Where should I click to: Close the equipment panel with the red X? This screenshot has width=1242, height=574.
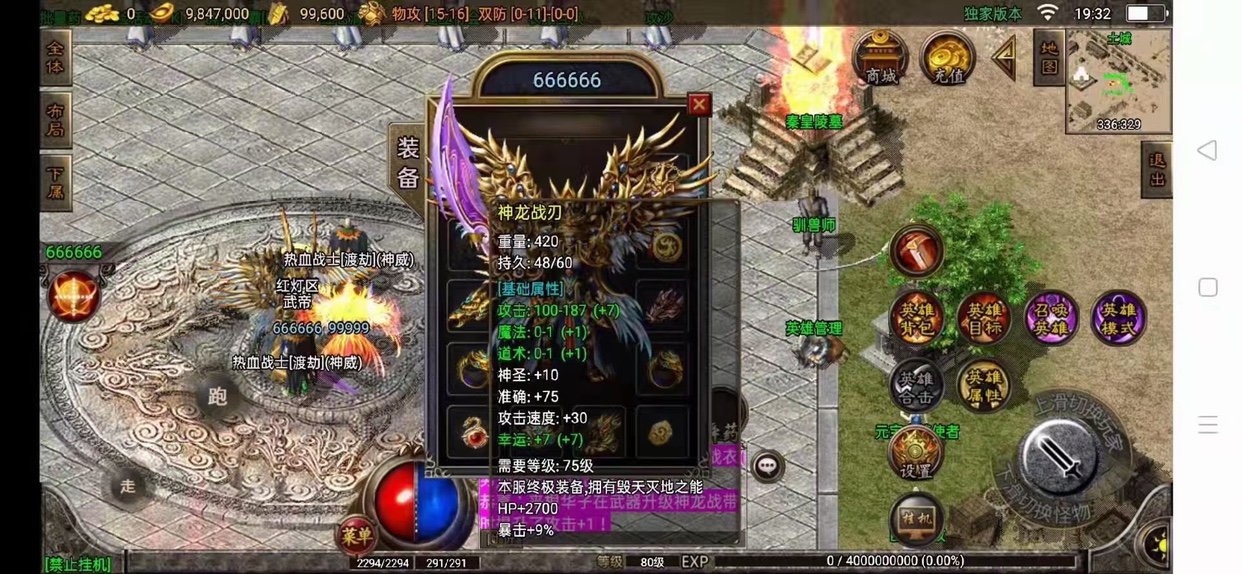coord(699,104)
